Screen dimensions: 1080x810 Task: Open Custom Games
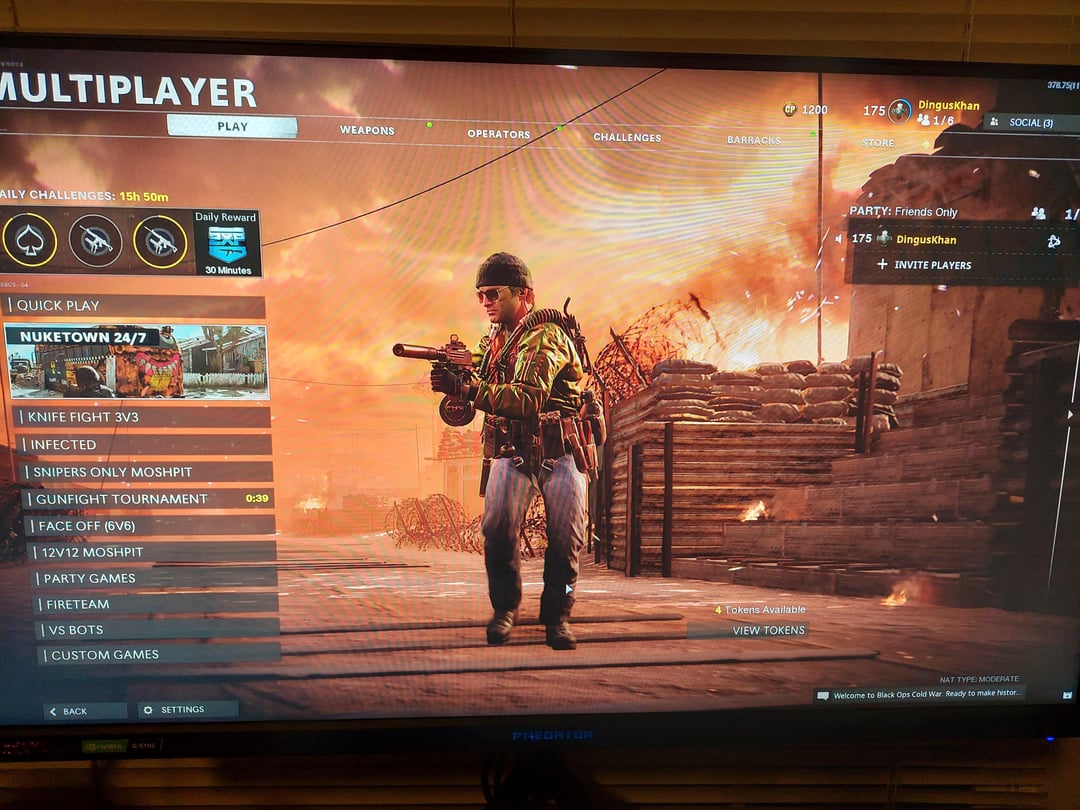tap(160, 655)
